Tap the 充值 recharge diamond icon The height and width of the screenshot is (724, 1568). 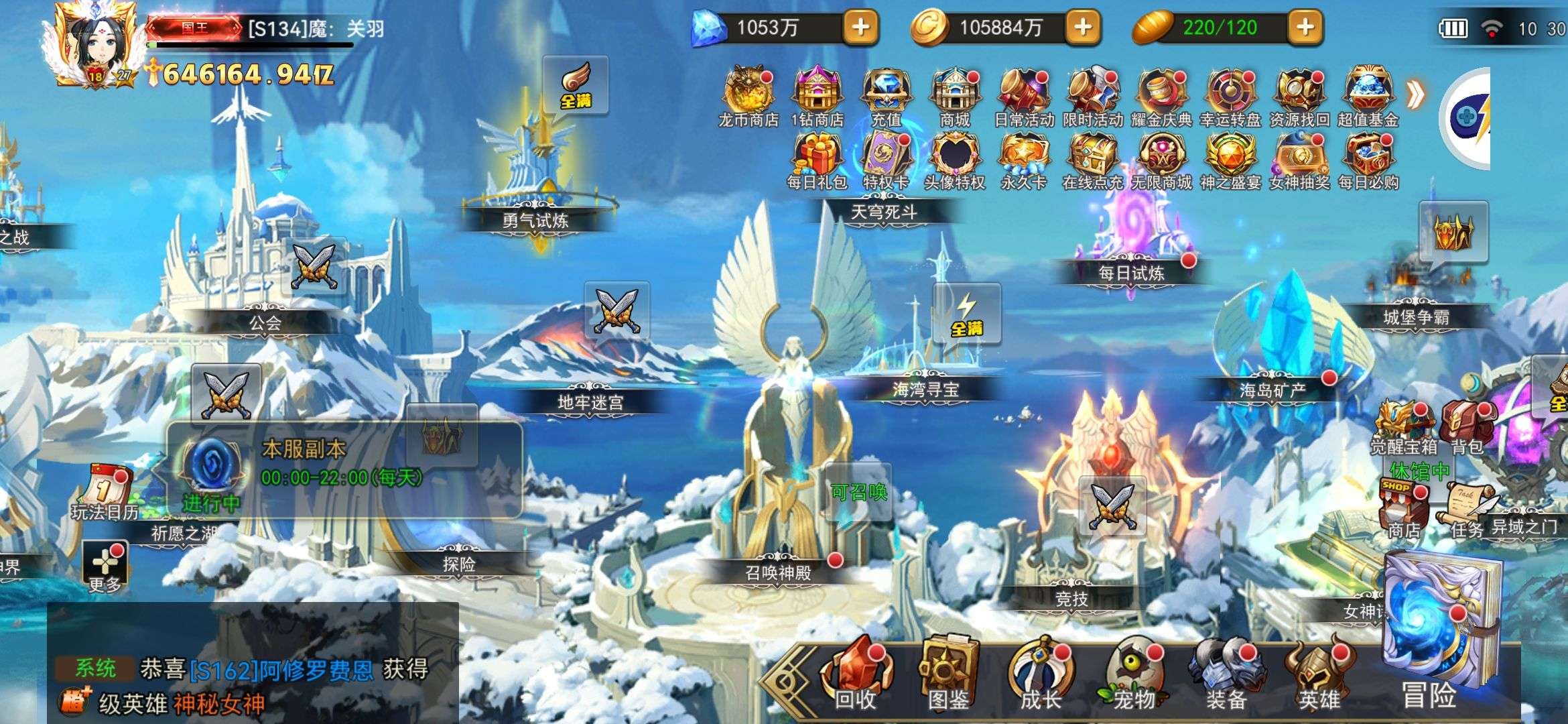point(886,94)
